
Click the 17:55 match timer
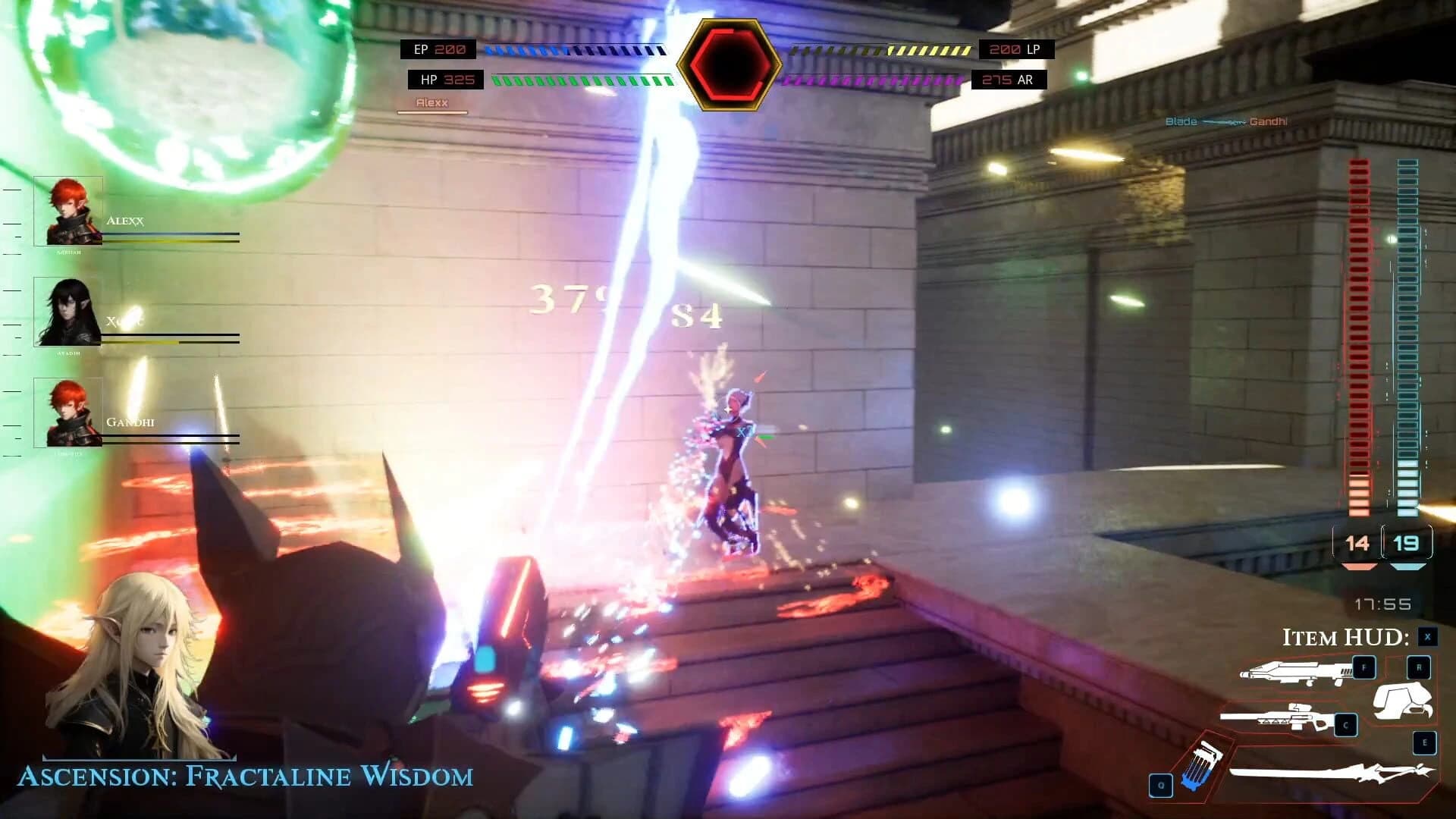(x=1384, y=602)
